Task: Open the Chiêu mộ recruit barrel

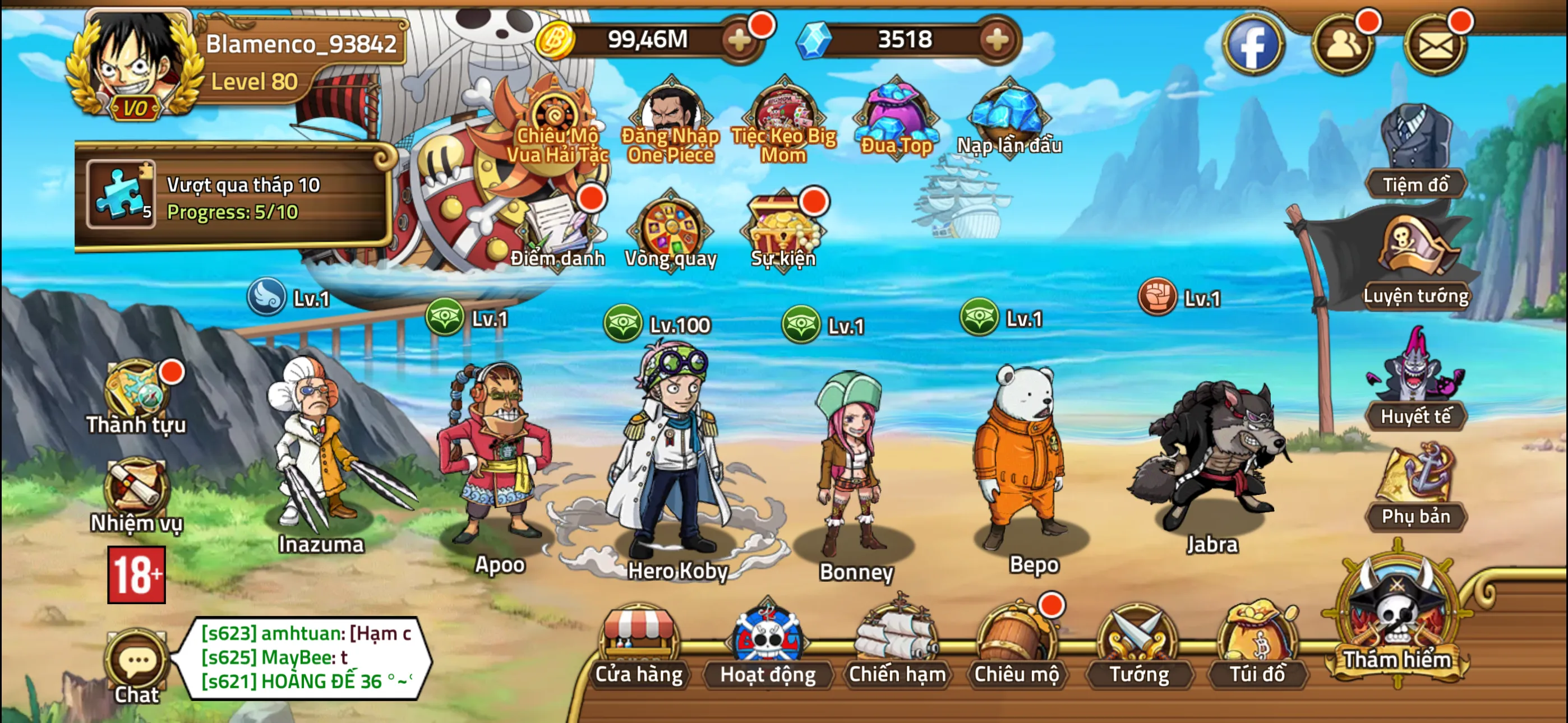Action: [x=1017, y=645]
